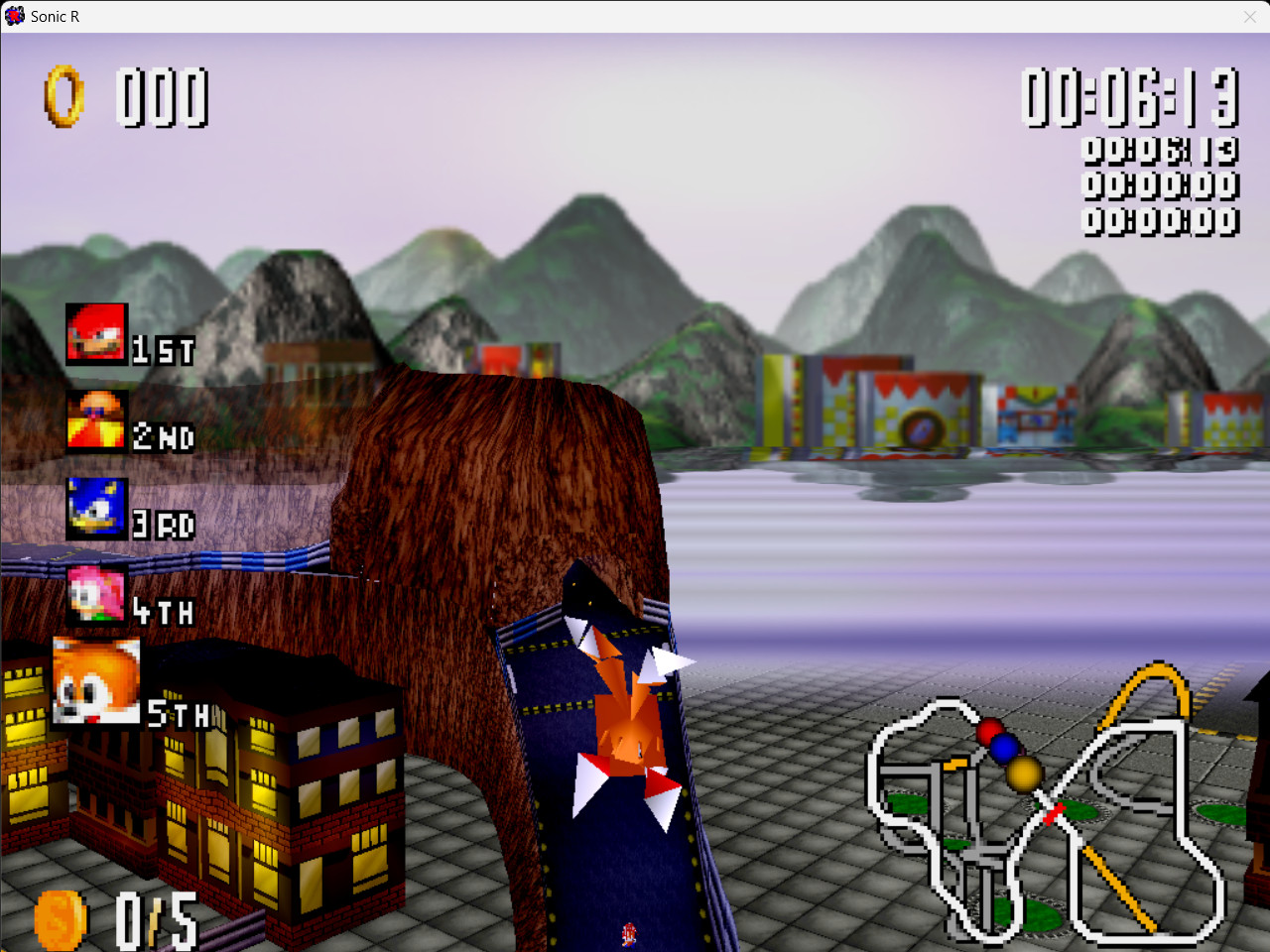Select the first lap time entry
This screenshot has width=1270, height=952.
point(1161,150)
